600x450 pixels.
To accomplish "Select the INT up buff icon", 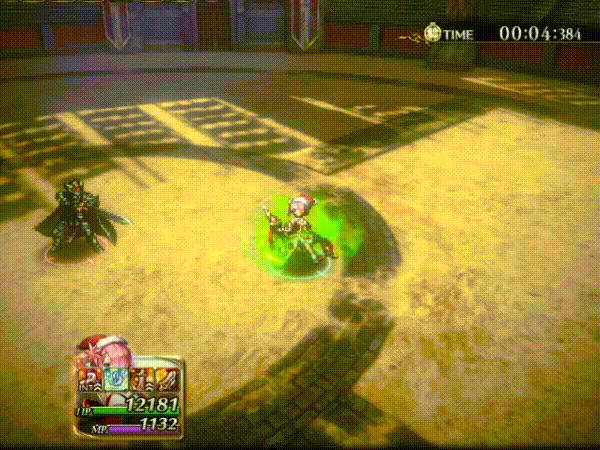I will tap(89, 381).
